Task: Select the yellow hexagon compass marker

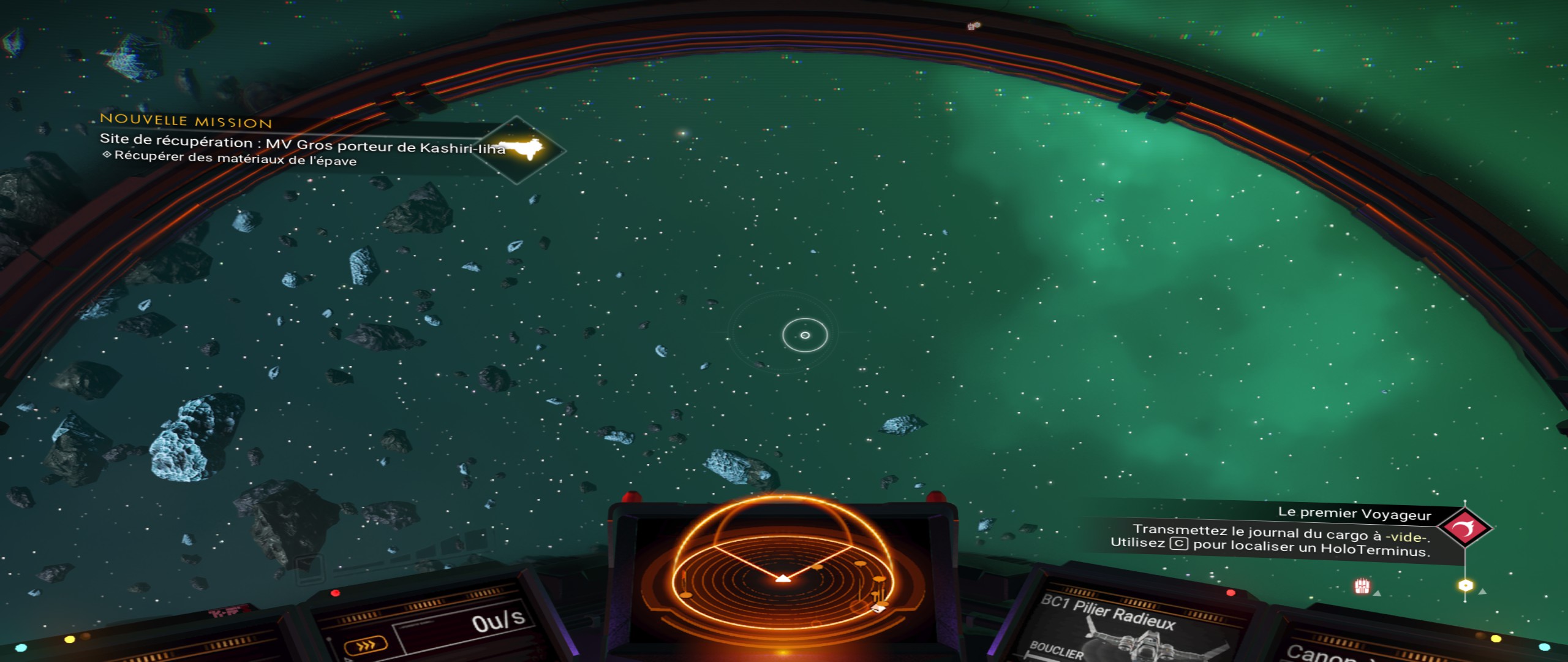Action: pyautogui.click(x=1465, y=585)
